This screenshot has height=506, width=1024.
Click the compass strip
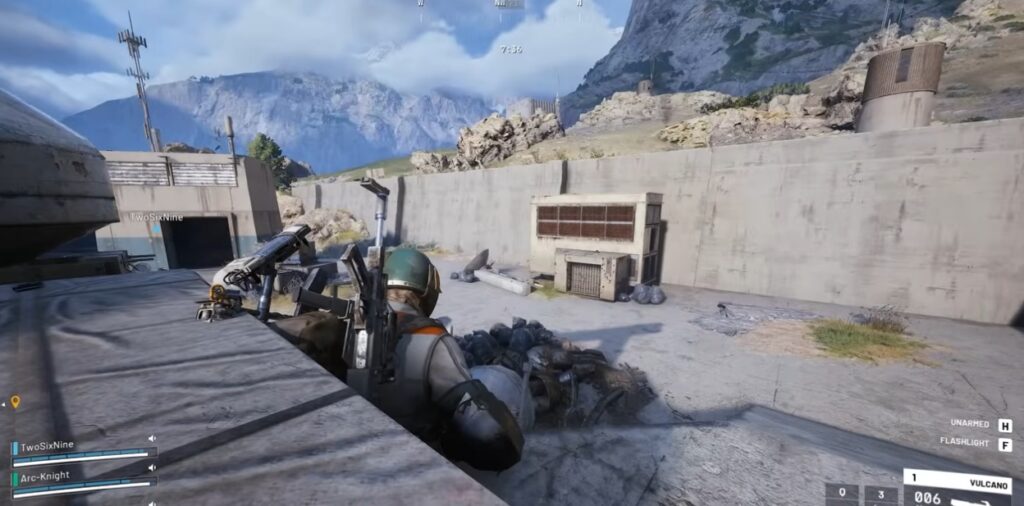coord(509,5)
